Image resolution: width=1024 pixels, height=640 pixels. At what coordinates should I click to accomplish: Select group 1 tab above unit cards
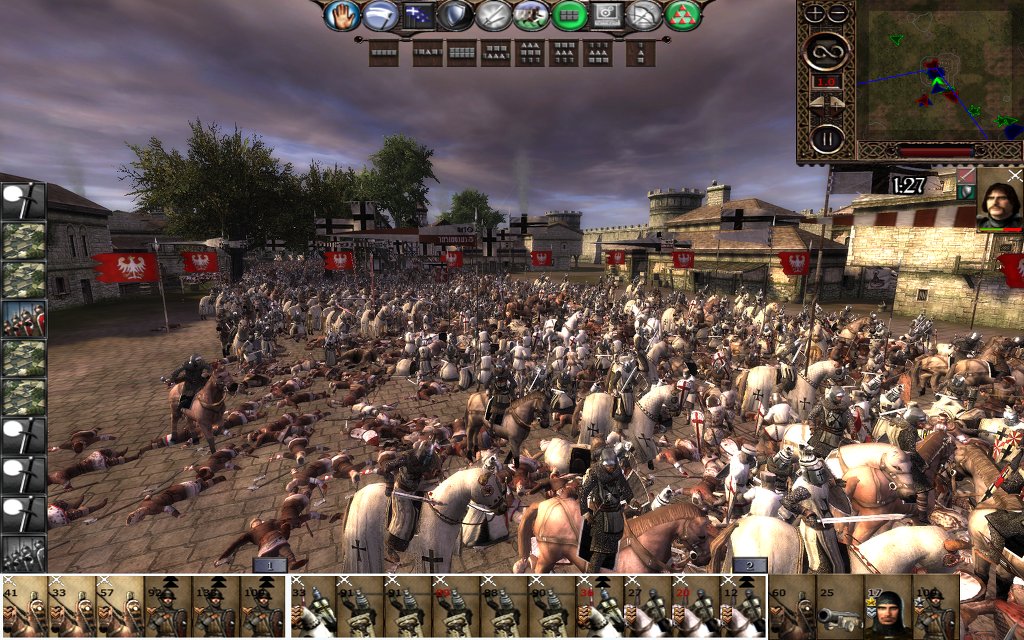[269, 565]
